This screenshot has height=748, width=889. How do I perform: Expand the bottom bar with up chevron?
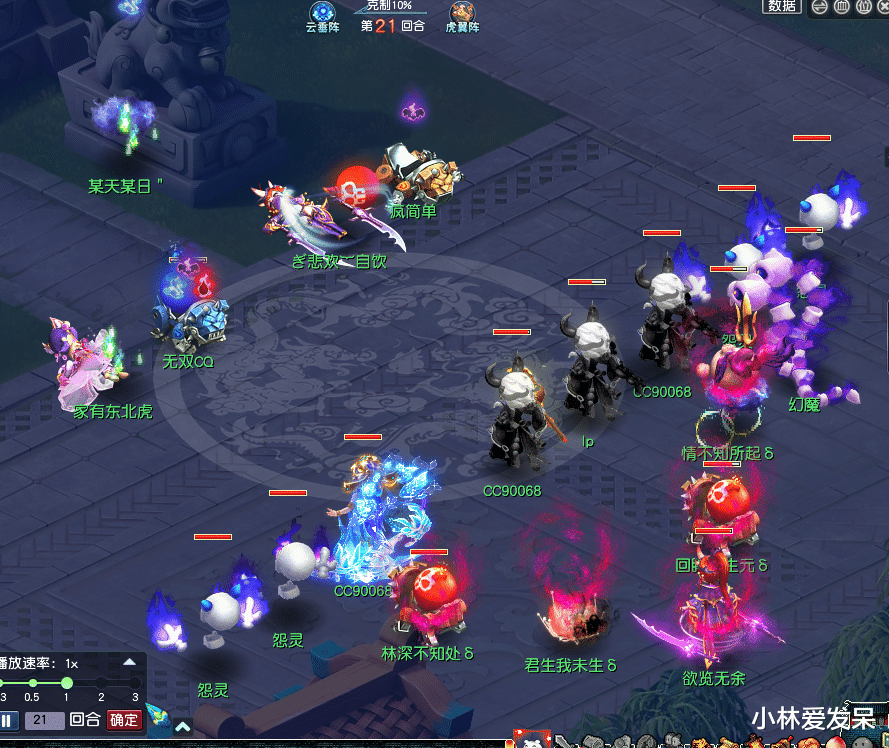[x=183, y=727]
